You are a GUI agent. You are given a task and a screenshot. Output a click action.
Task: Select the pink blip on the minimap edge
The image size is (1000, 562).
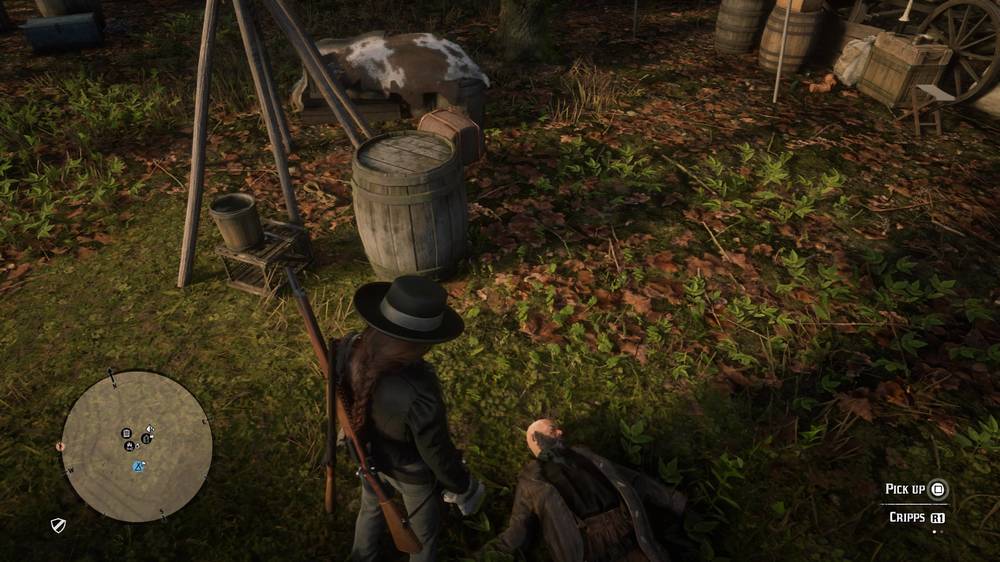point(60,446)
